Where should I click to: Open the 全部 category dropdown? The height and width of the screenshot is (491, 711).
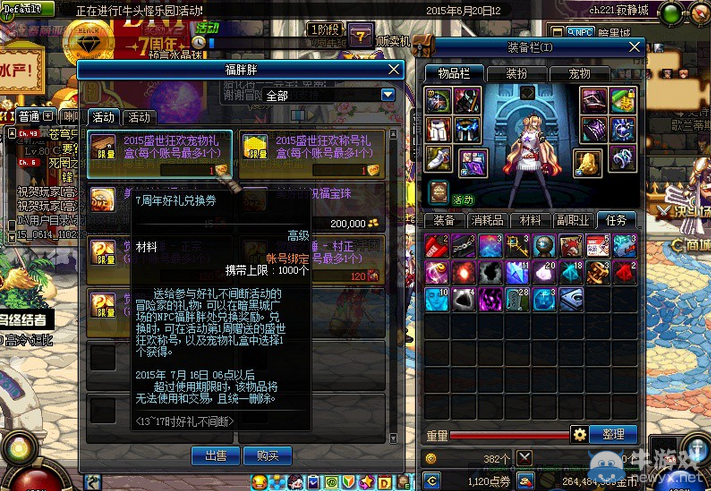[x=388, y=95]
